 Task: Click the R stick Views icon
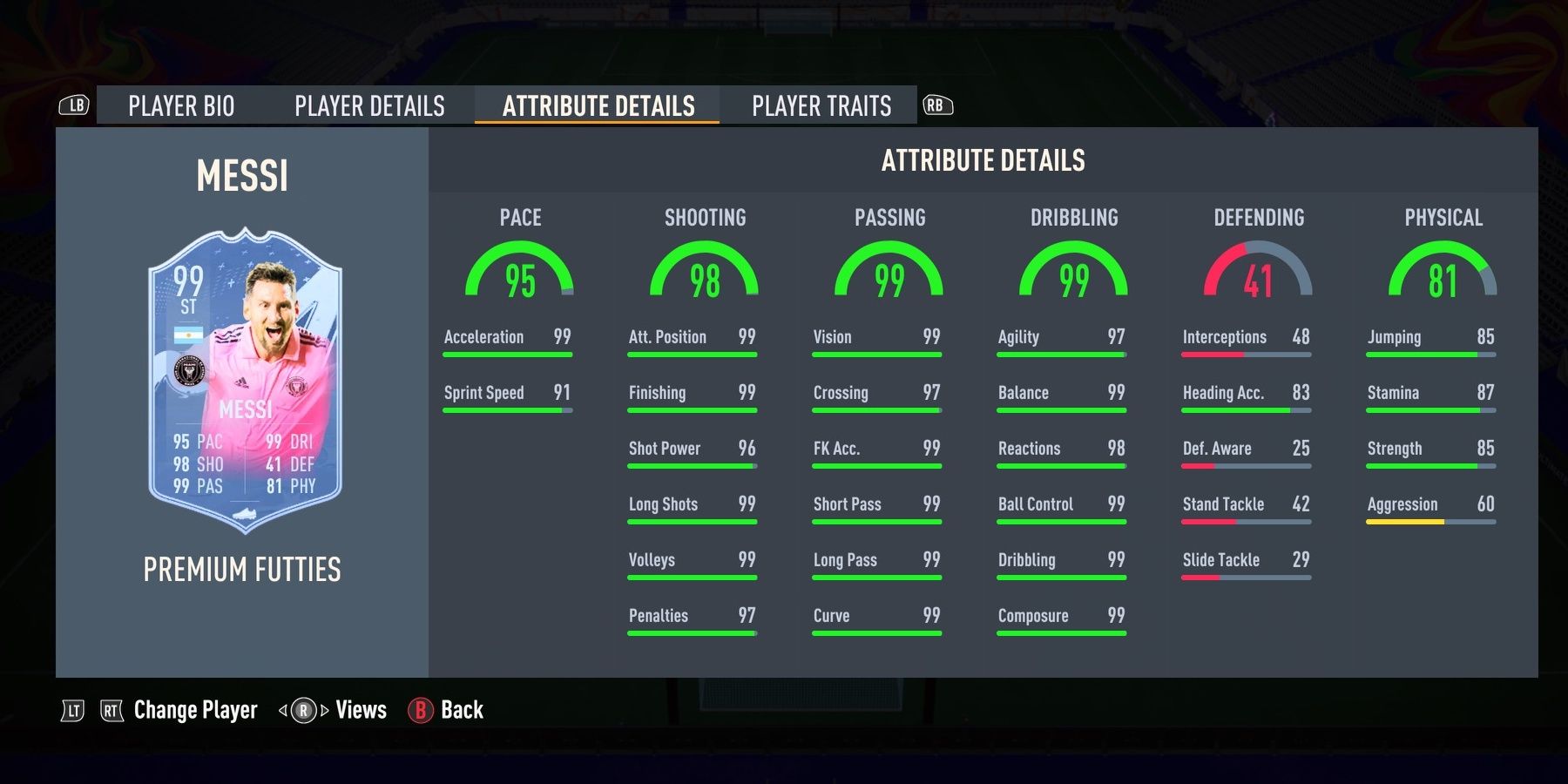[306, 710]
